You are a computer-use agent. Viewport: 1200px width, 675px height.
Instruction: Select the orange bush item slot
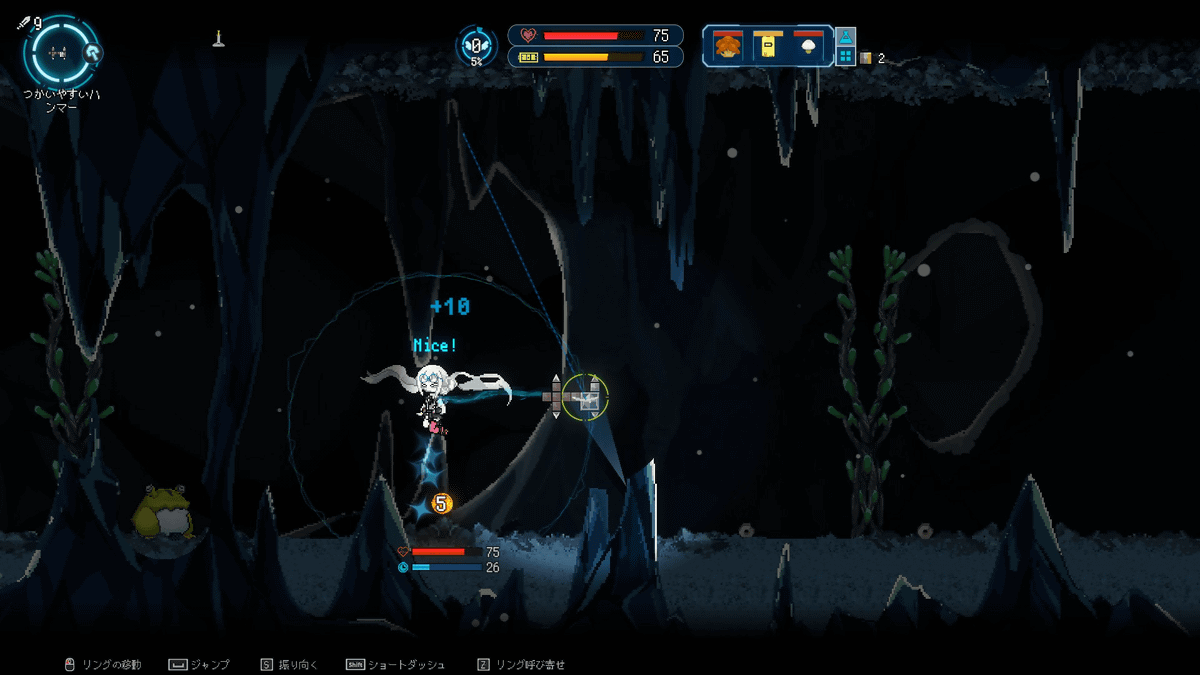728,46
